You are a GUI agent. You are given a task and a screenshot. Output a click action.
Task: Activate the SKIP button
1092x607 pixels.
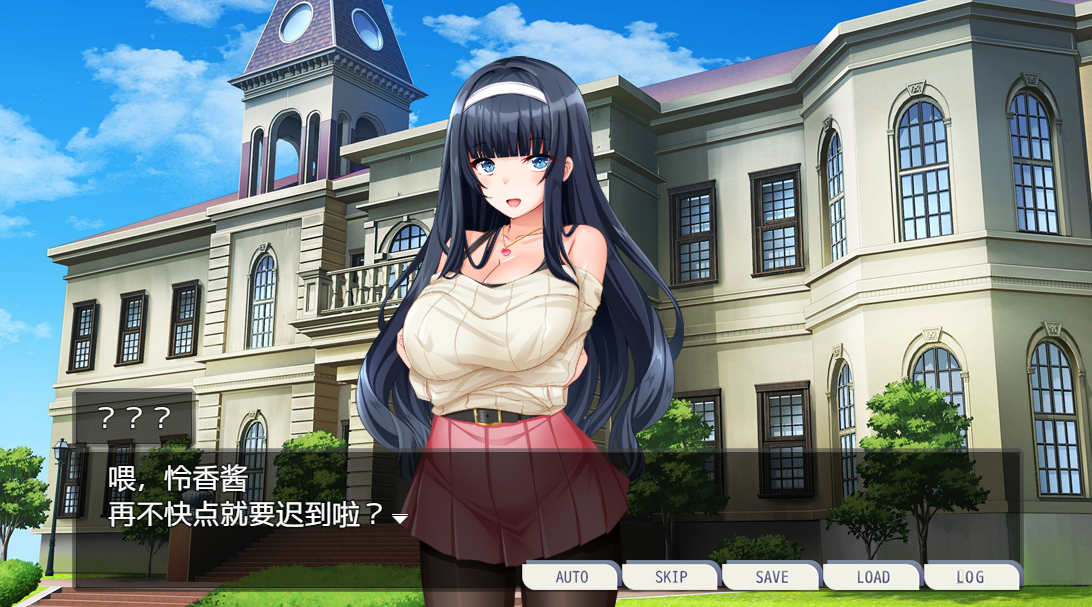click(x=671, y=577)
